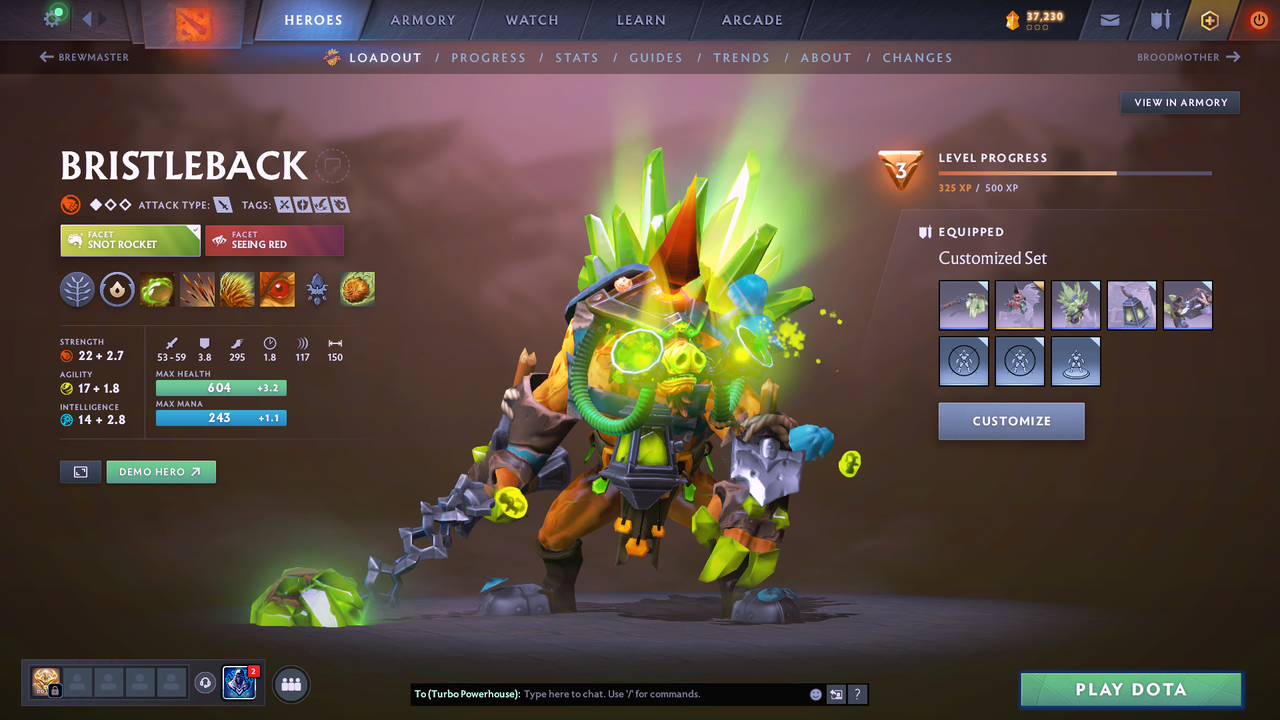The width and height of the screenshot is (1280, 720).
Task: Open the Trends sub-tab
Action: tap(741, 58)
